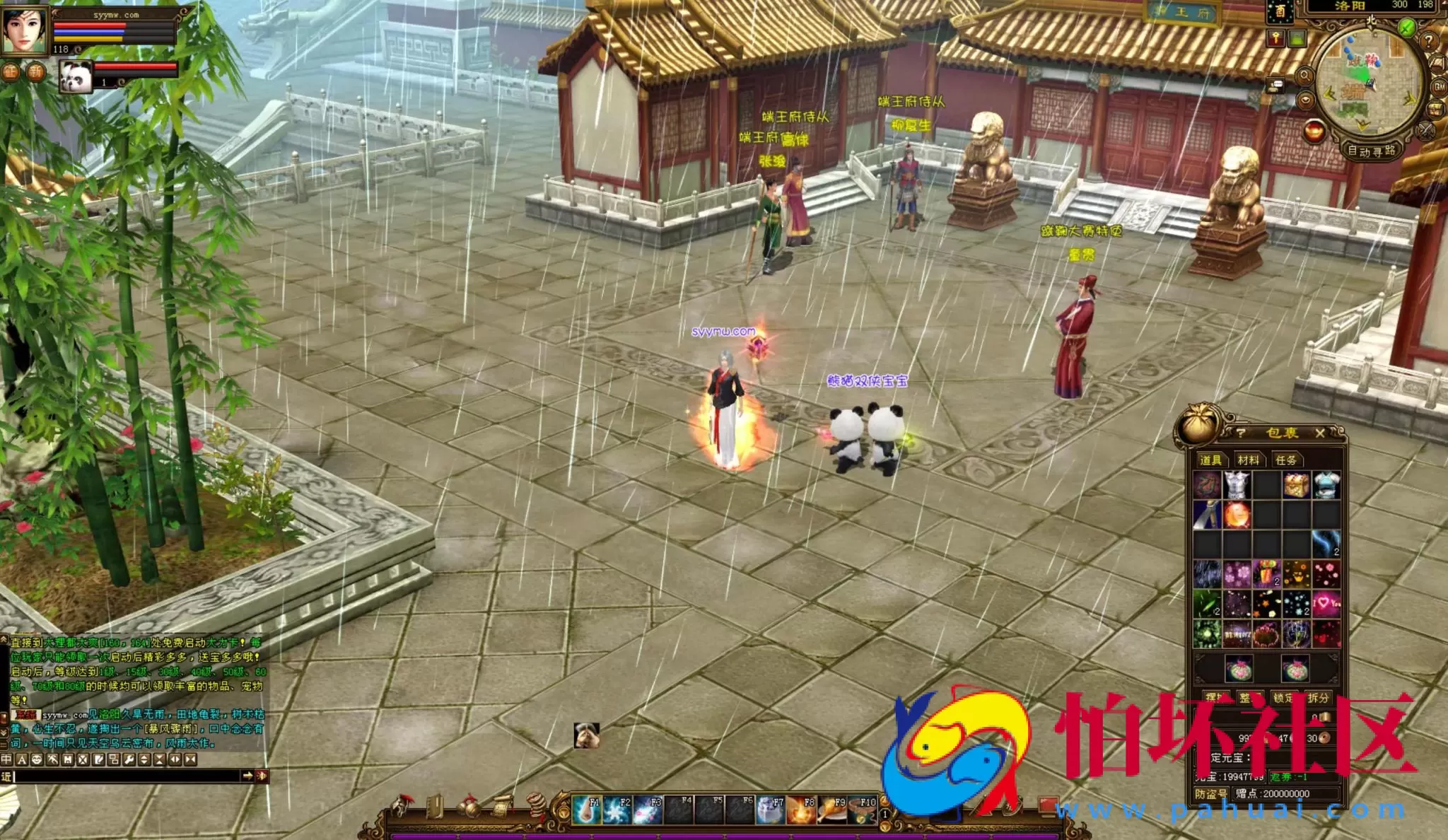1448x840 pixels.
Task: Toggle the eye display icon beside minimap
Action: (1305, 100)
